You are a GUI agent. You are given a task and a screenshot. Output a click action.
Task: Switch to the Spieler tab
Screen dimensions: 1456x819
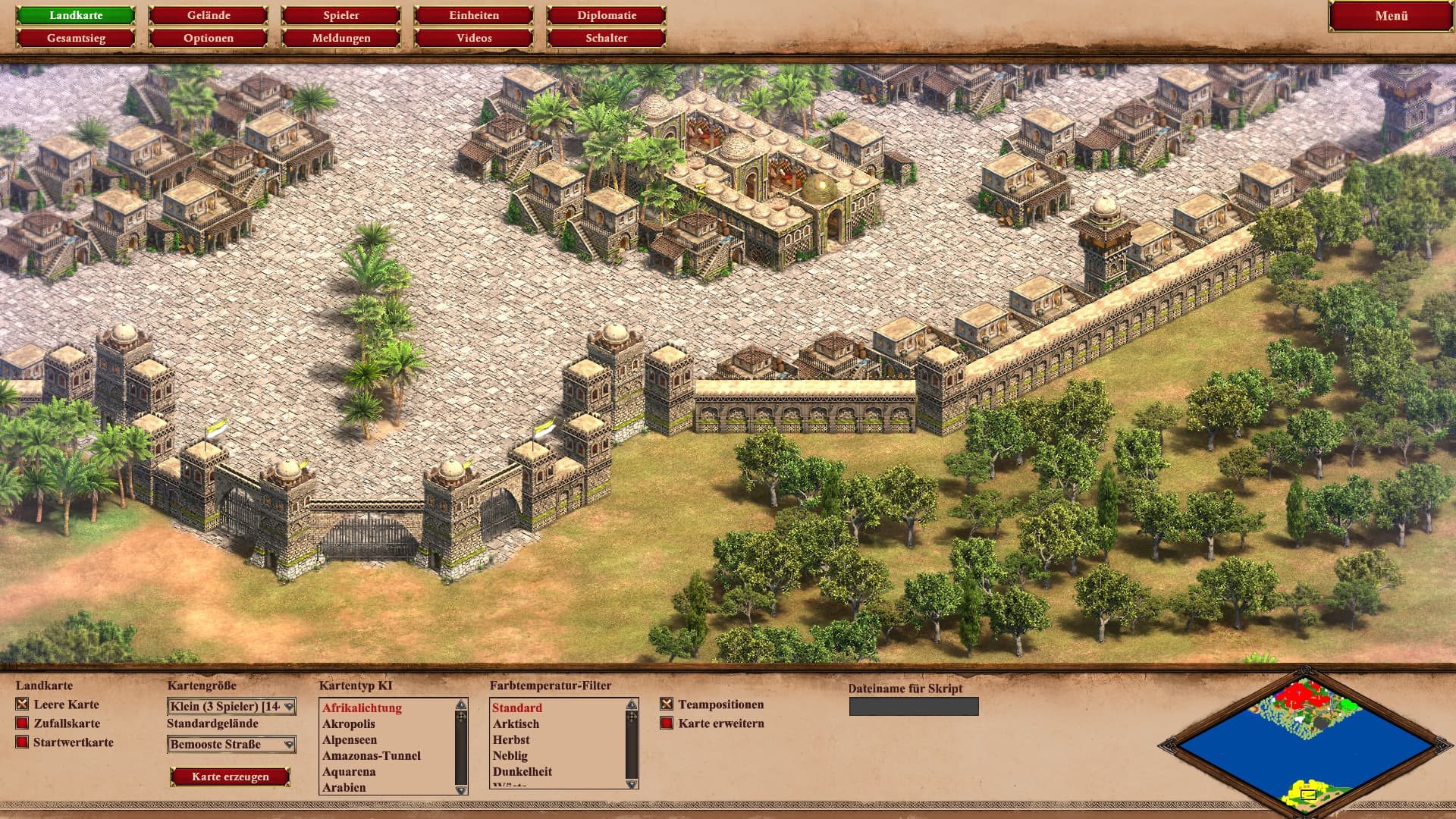click(341, 15)
